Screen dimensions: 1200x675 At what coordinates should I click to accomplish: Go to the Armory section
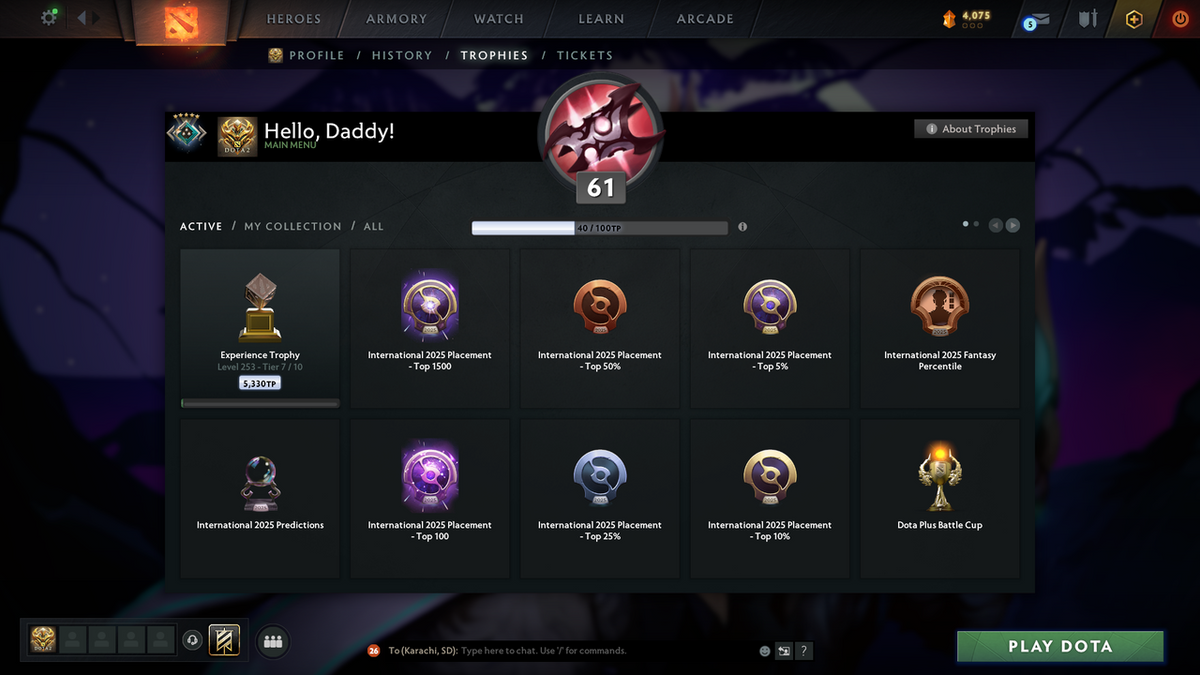[396, 19]
